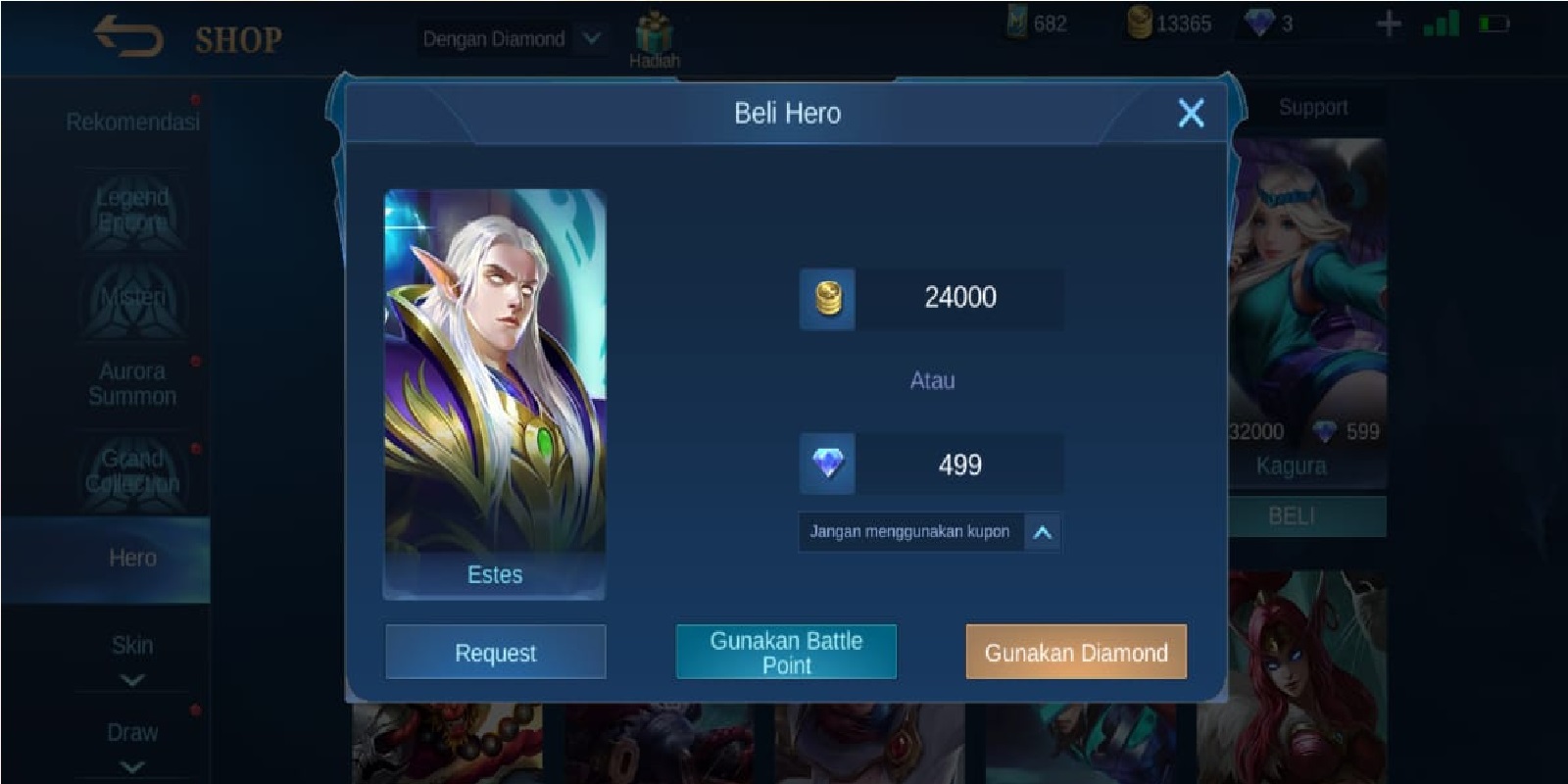The width and height of the screenshot is (1568, 784).
Task: Click the gold coin icon beside 24000 price
Action: (827, 299)
